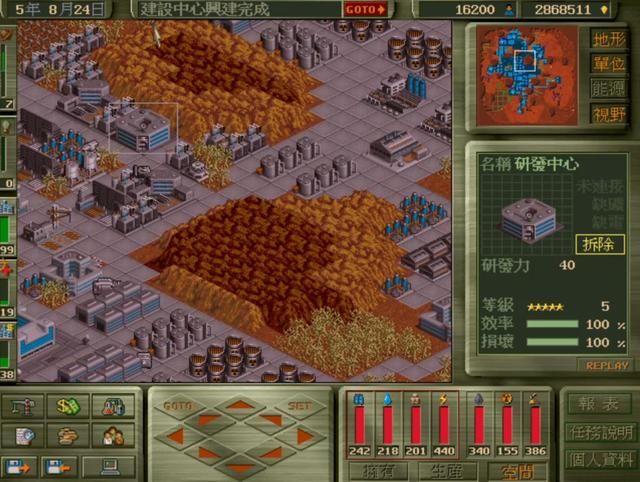Screen dimensions: 640x482
Task: Click the SET button on scroll pad
Action: [299, 407]
